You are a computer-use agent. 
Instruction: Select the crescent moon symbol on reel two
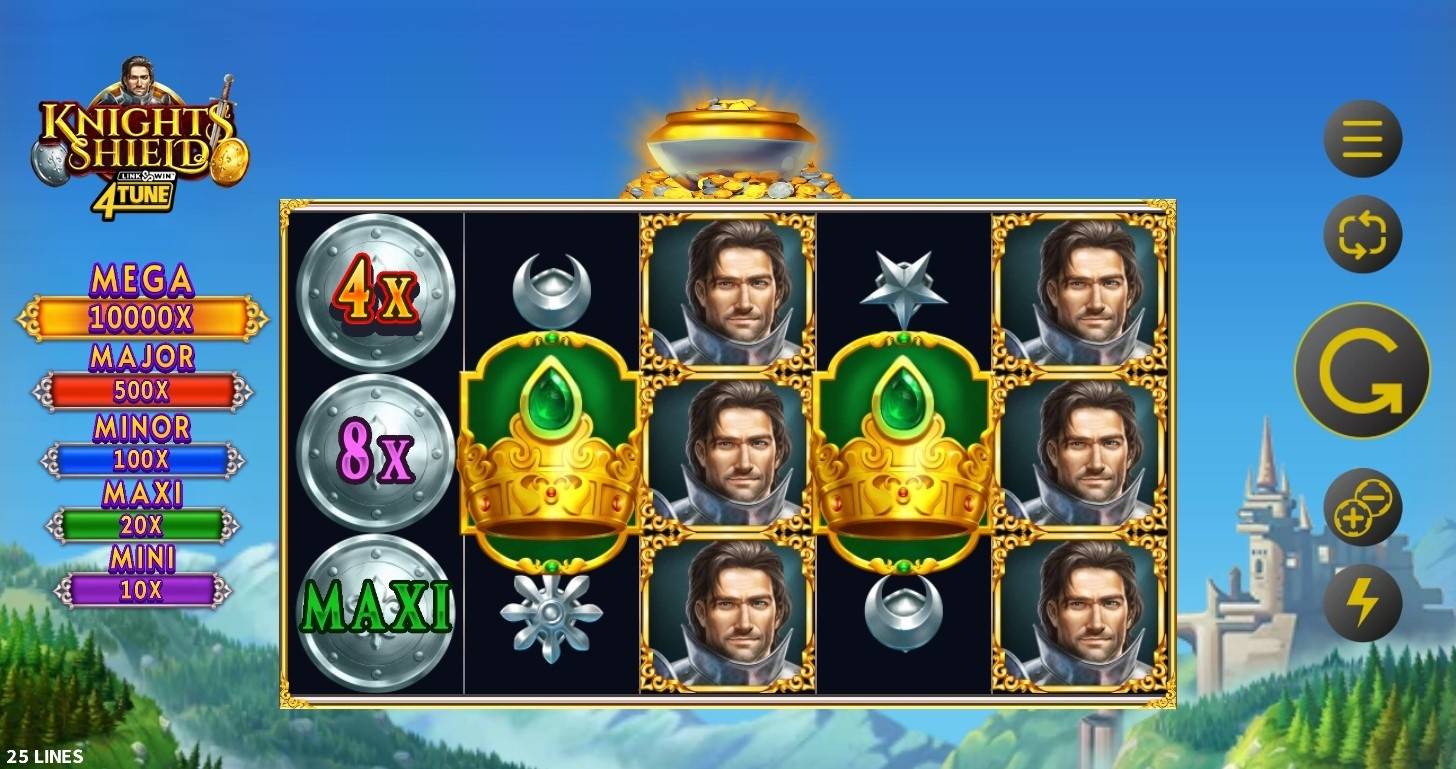pyautogui.click(x=553, y=287)
